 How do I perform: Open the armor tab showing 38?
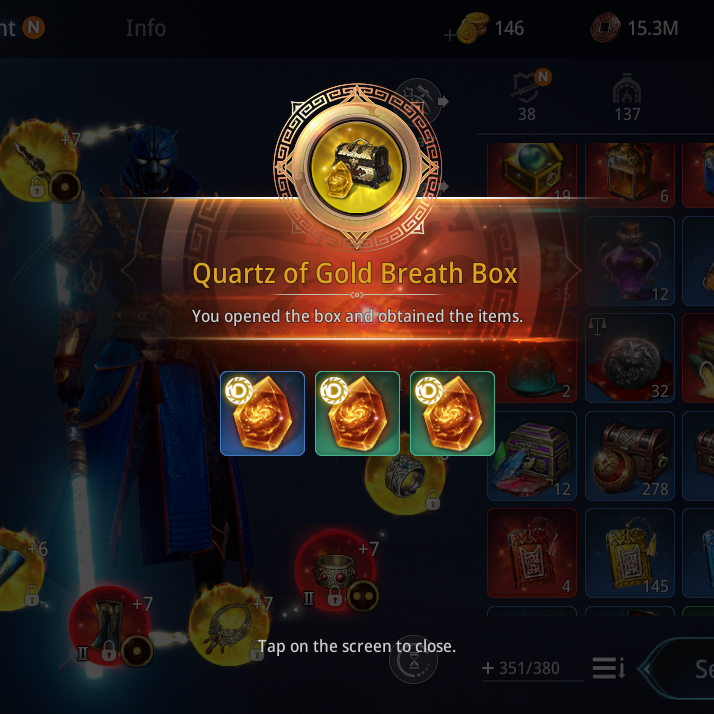pos(528,97)
